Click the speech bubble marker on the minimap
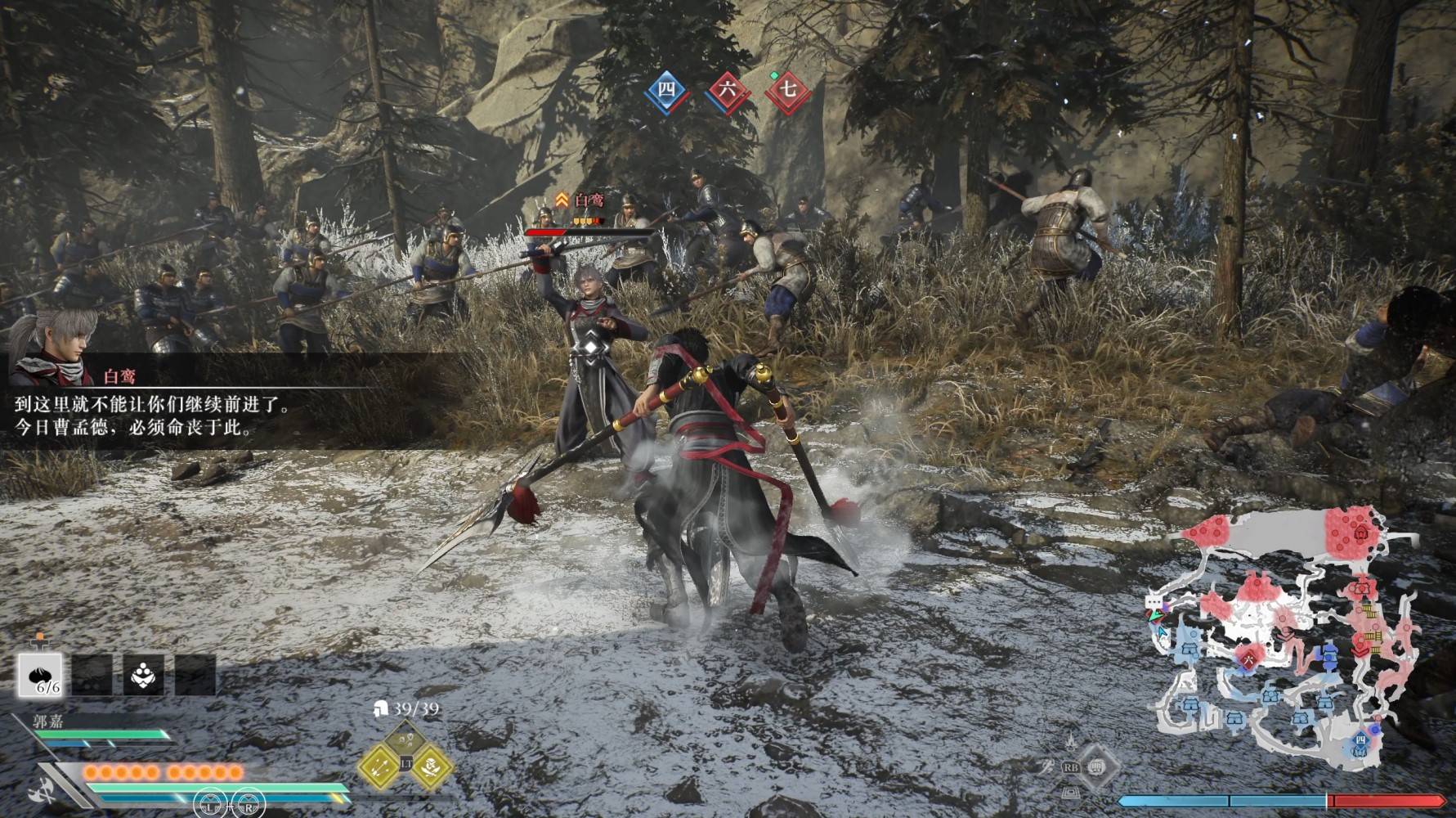Image resolution: width=1456 pixels, height=818 pixels. tap(1154, 602)
